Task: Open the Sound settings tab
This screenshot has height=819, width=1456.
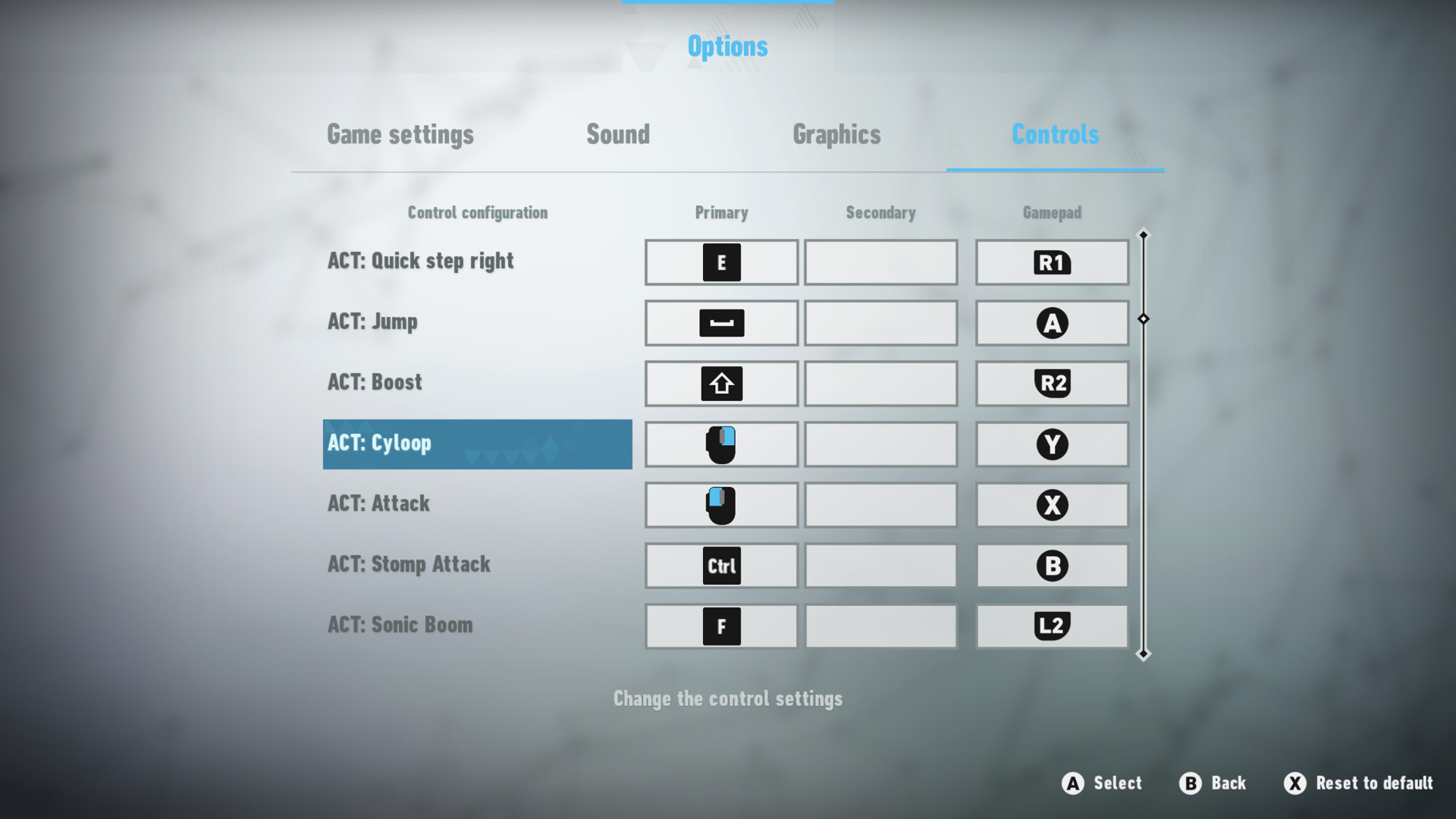Action: 618,135
